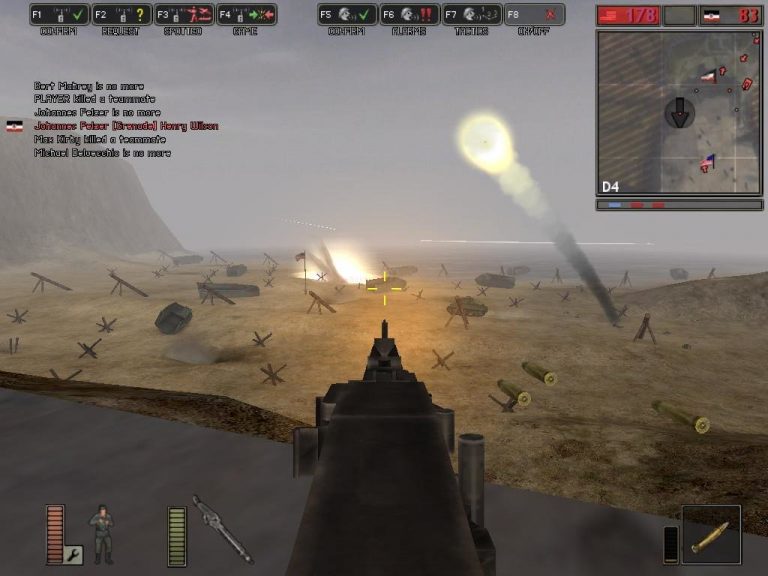Viewport: 768px width, 576px height.
Task: Click the minimap in the corner
Action: coord(679,111)
